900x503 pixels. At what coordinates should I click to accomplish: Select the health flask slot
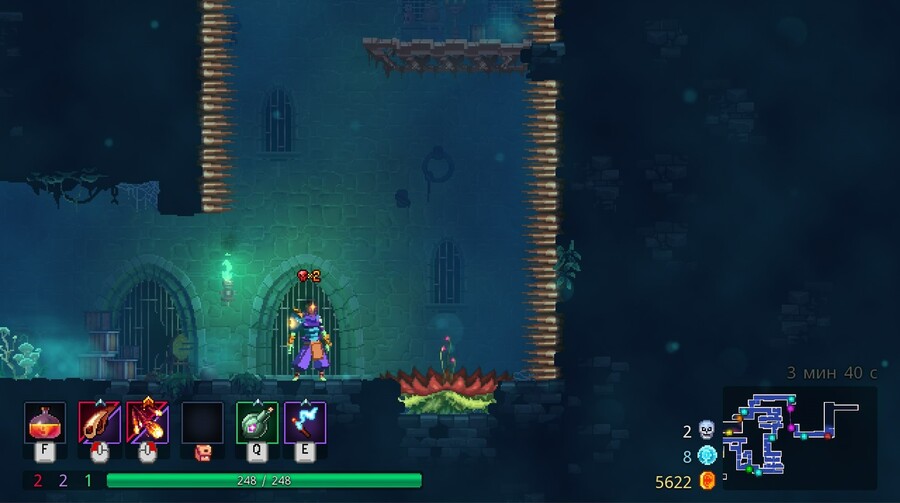point(45,422)
